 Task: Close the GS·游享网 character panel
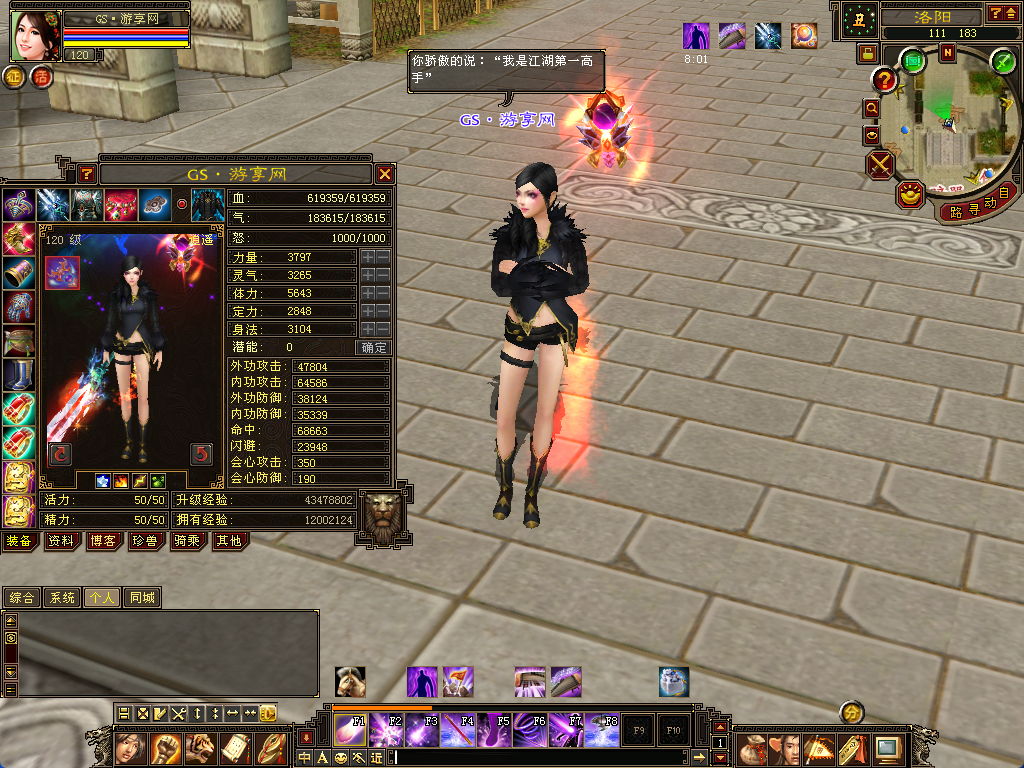tap(385, 174)
